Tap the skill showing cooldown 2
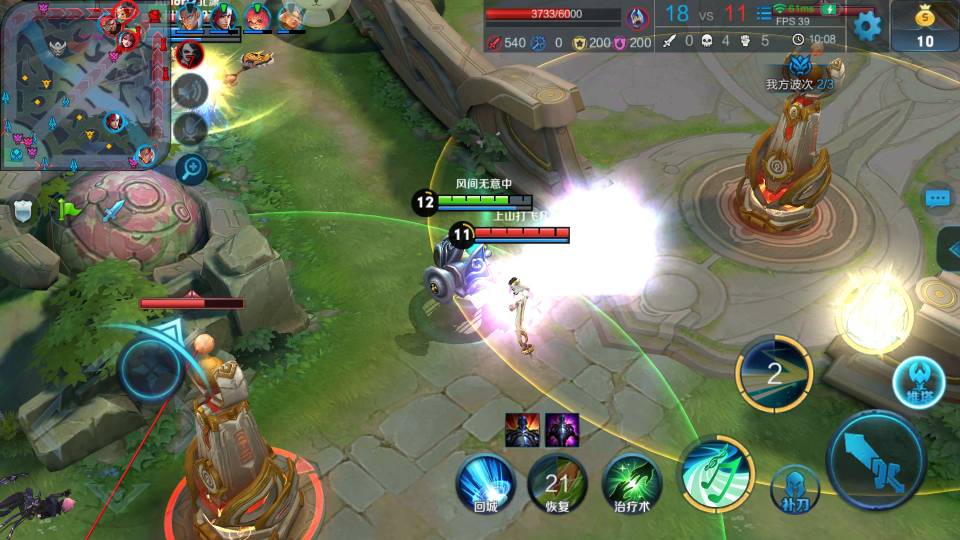This screenshot has width=960, height=540. tap(773, 374)
